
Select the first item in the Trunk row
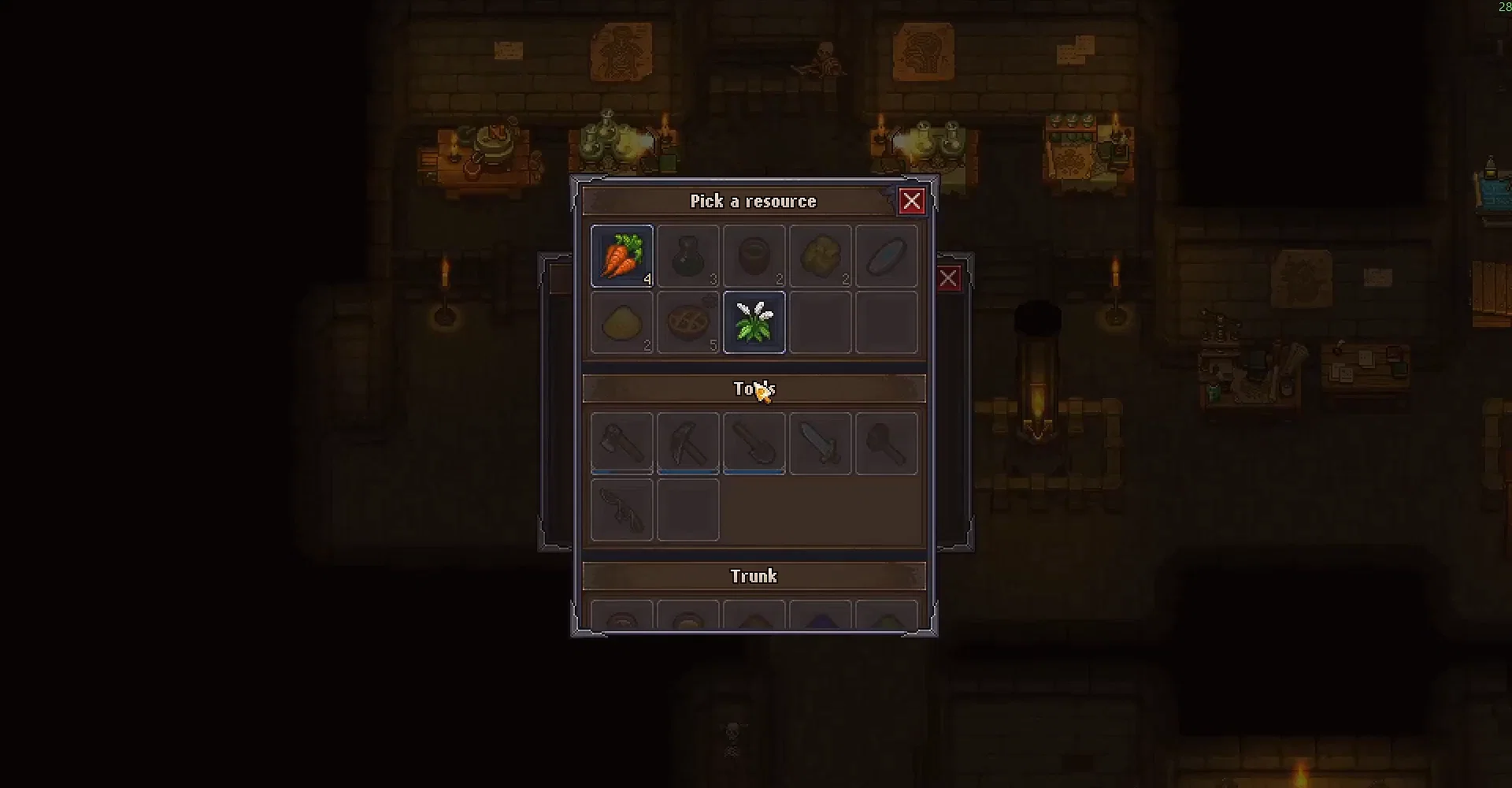[621, 619]
